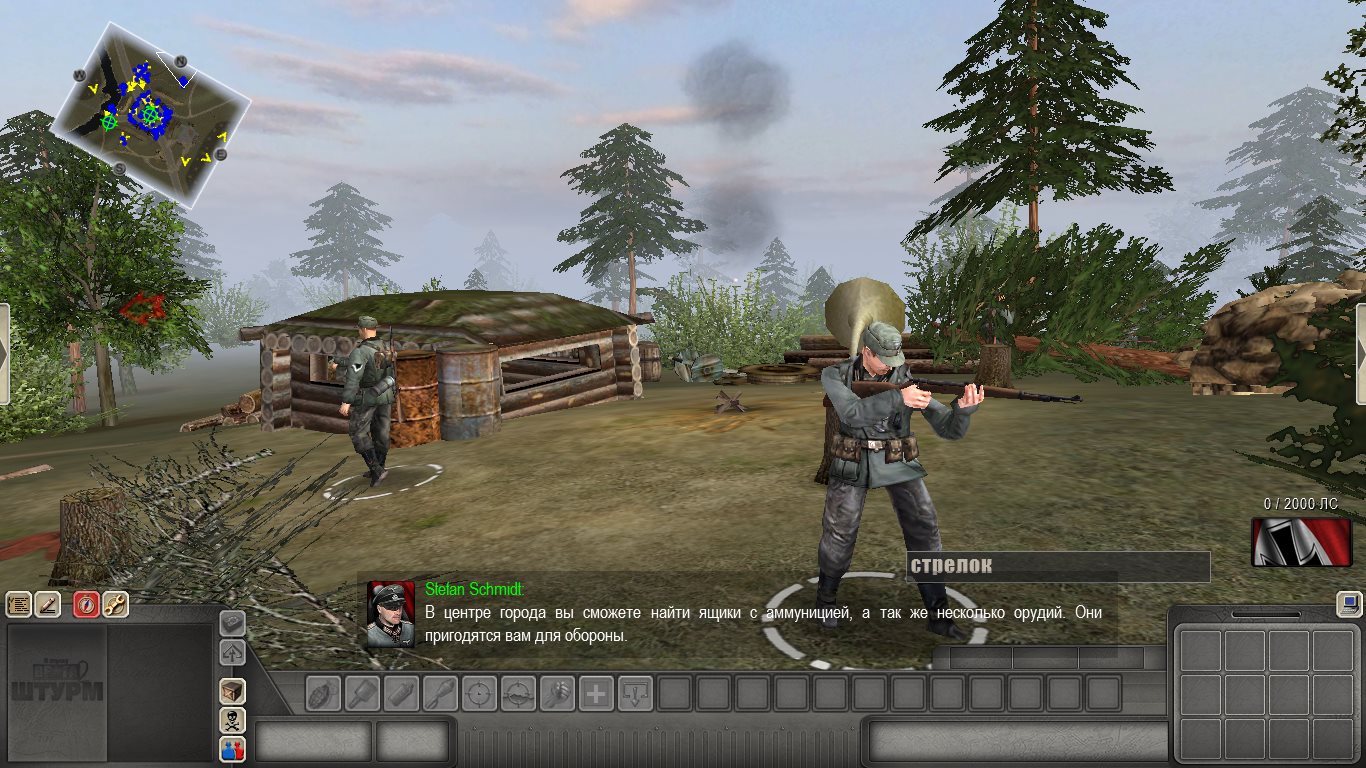The width and height of the screenshot is (1366, 768).
Task: Open the computer monitor icon
Action: coord(1349,604)
